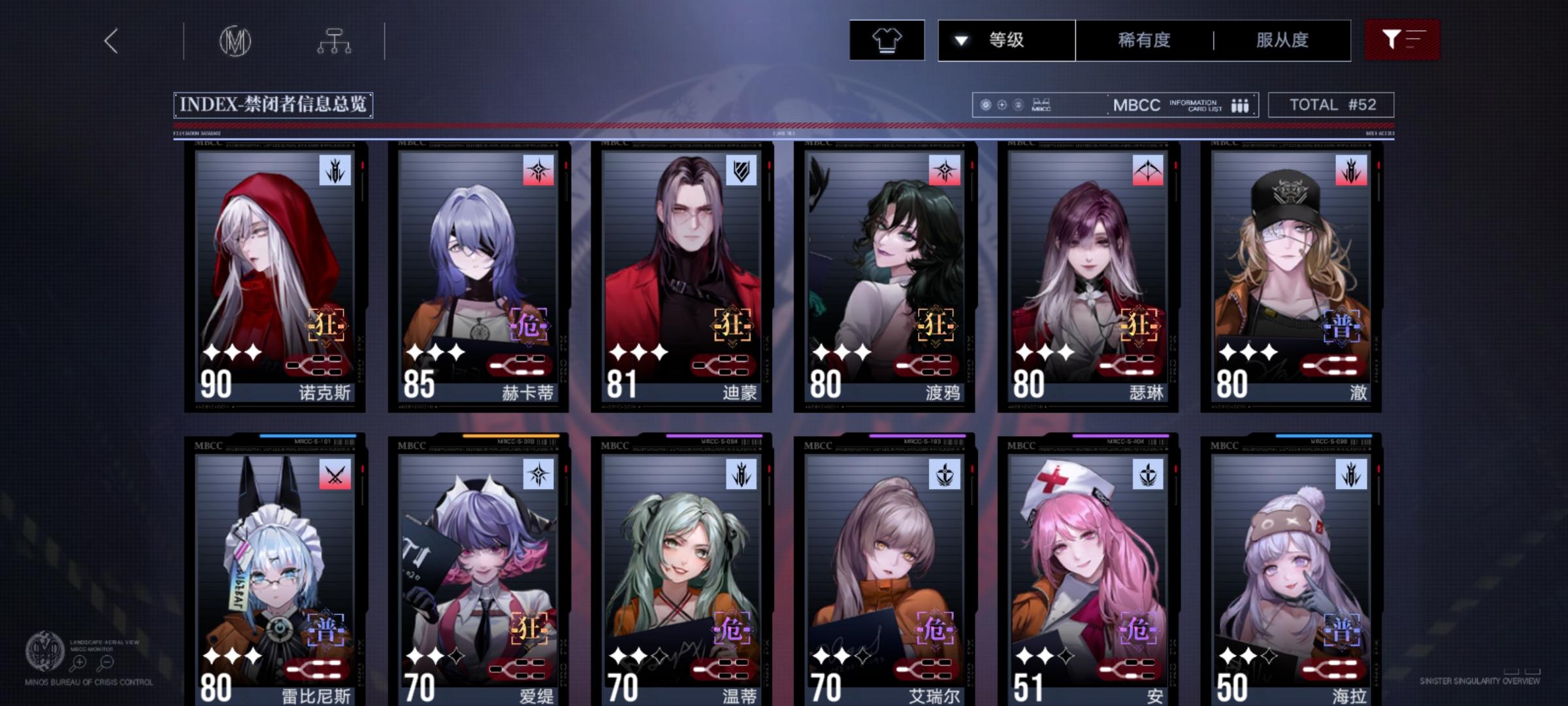Toggle the third circular emblem in the MBCC bar
This screenshot has width=1568, height=706.
pos(1019,105)
